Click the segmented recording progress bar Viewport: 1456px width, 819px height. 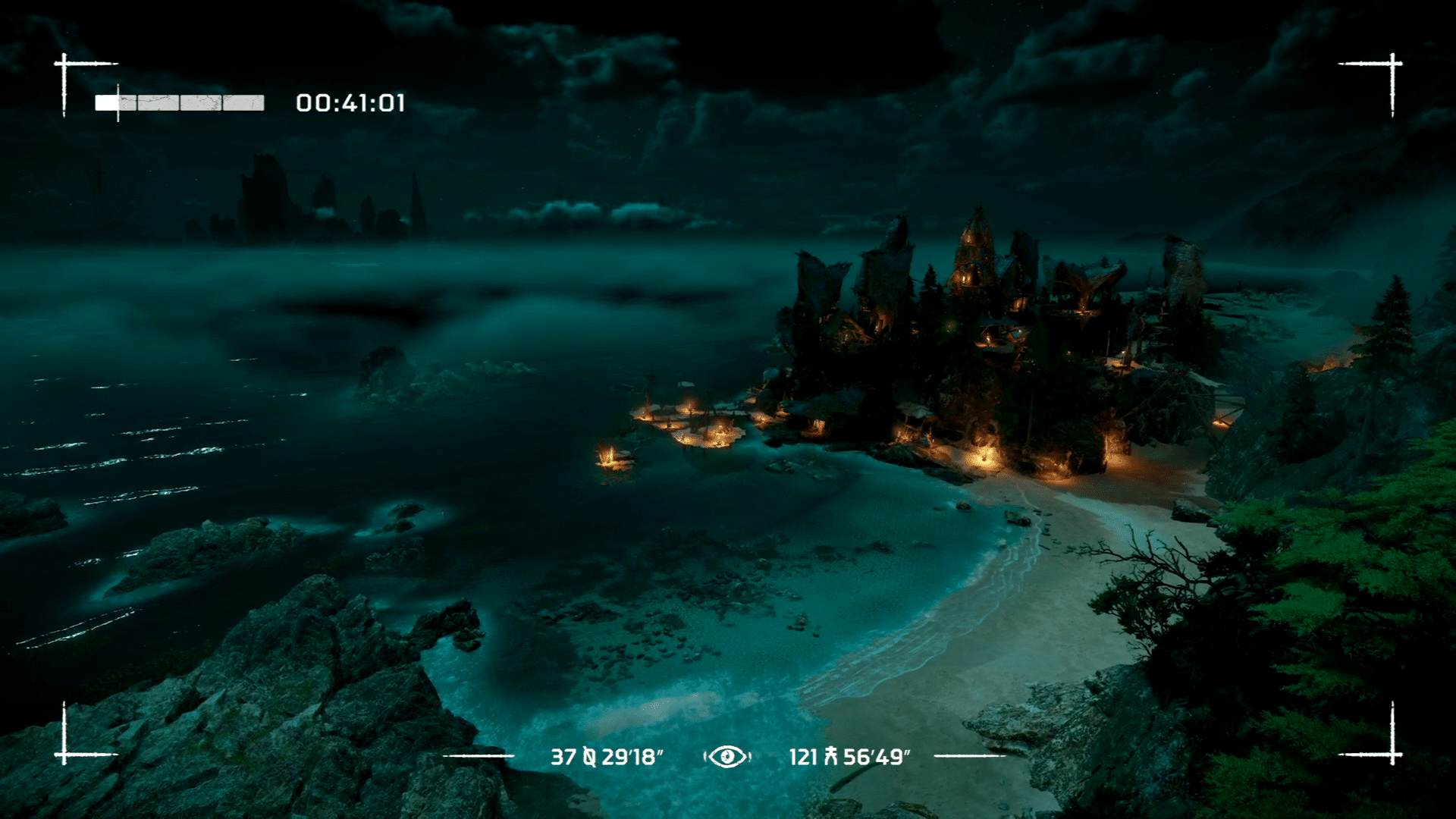point(180,103)
